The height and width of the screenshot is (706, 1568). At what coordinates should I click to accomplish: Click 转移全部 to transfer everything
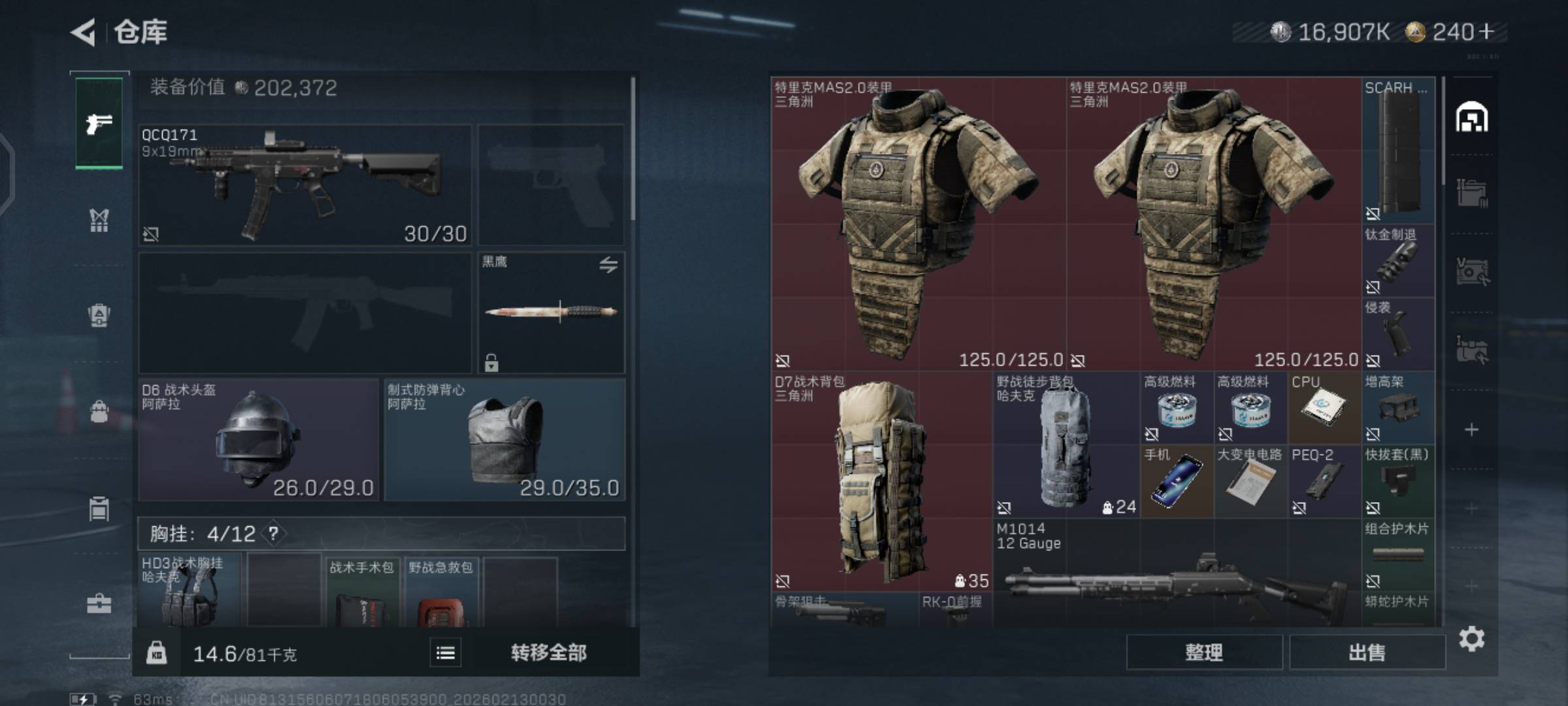click(x=549, y=652)
